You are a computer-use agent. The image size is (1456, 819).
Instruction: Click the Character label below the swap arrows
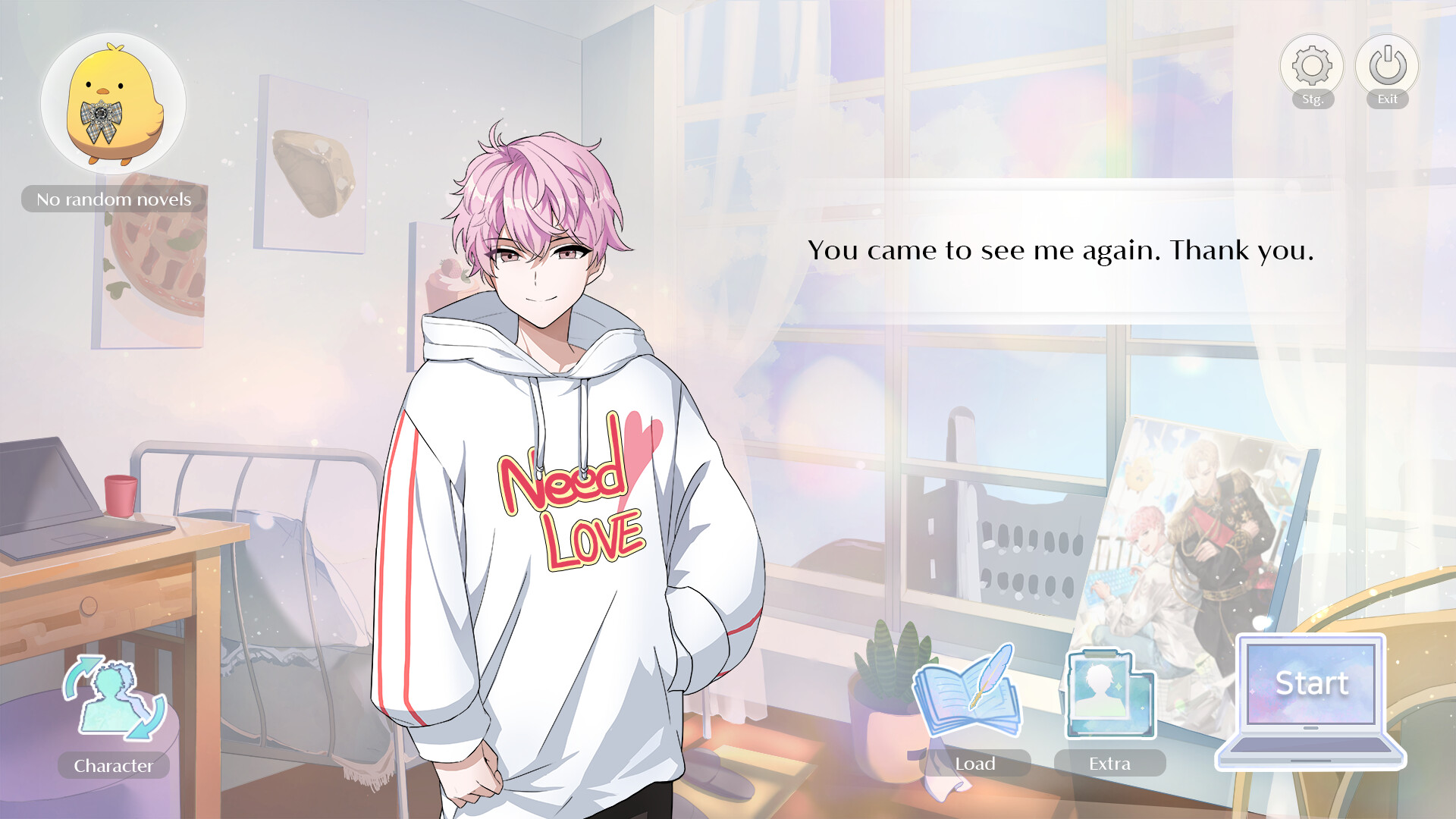coord(112,766)
